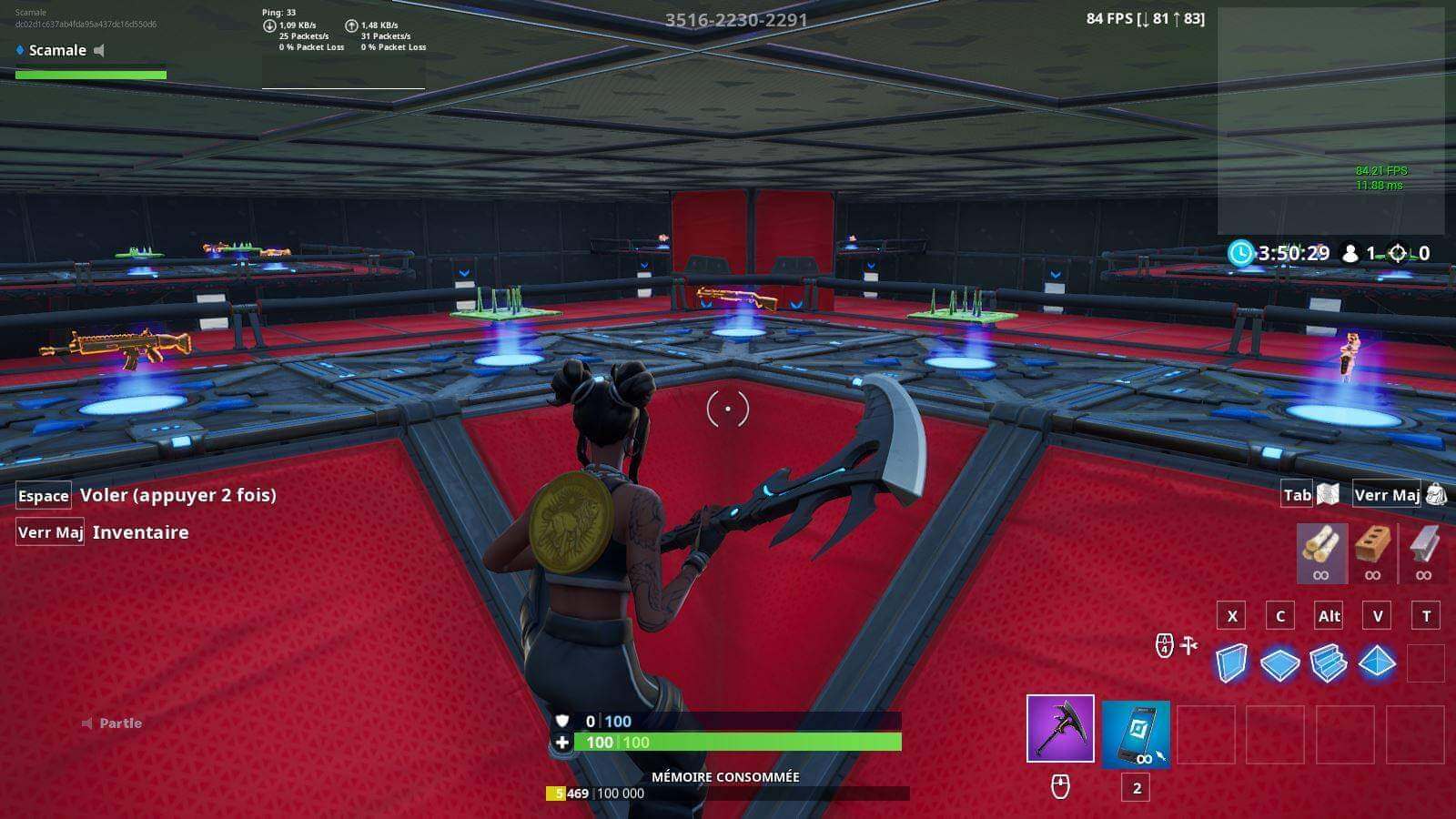1456x819 pixels.
Task: Mute the speaker icon next to Scamale
Action: click(96, 51)
